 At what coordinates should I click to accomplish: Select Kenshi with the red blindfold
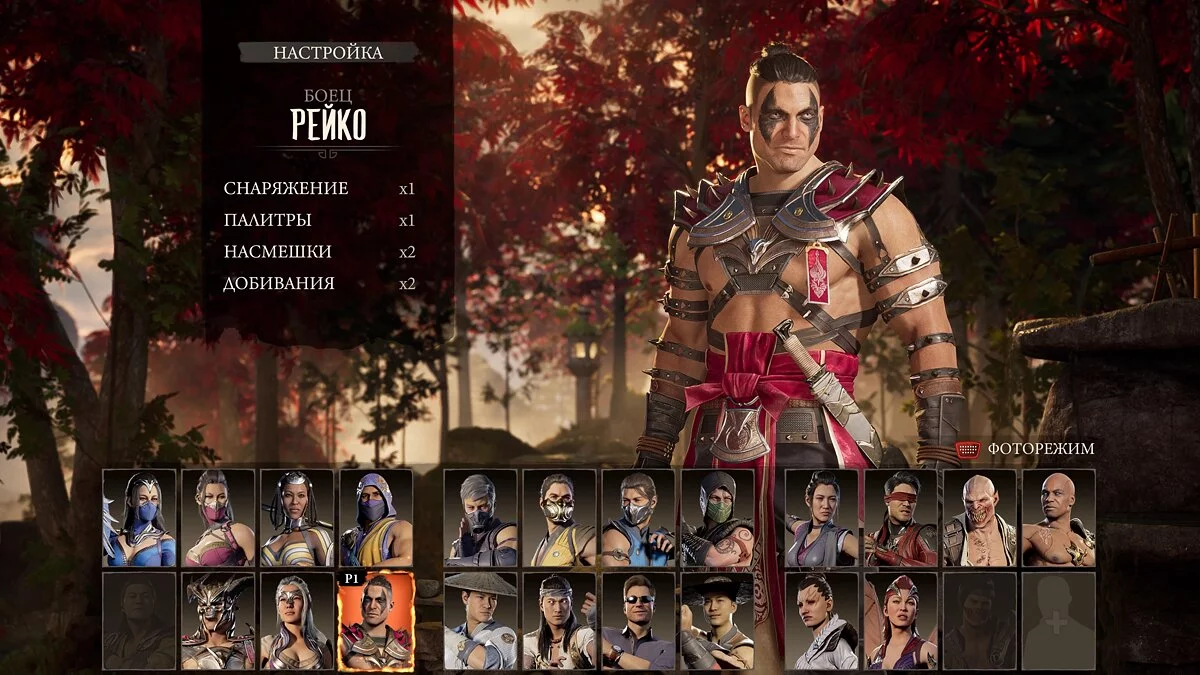pyautogui.click(x=901, y=518)
